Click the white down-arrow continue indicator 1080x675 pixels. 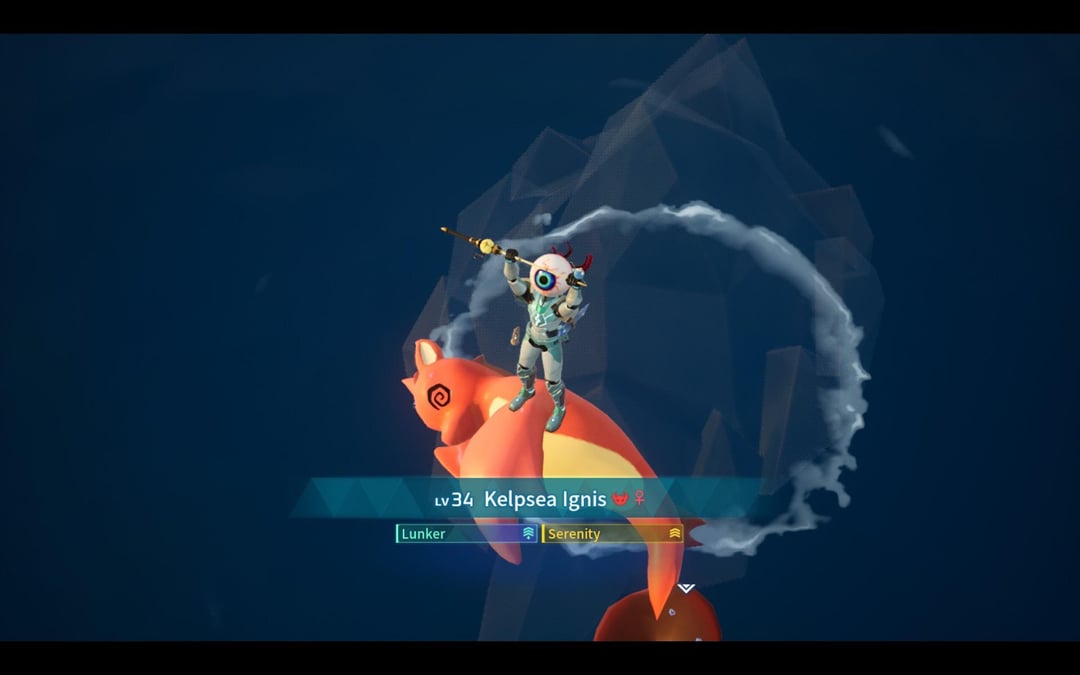[686, 588]
